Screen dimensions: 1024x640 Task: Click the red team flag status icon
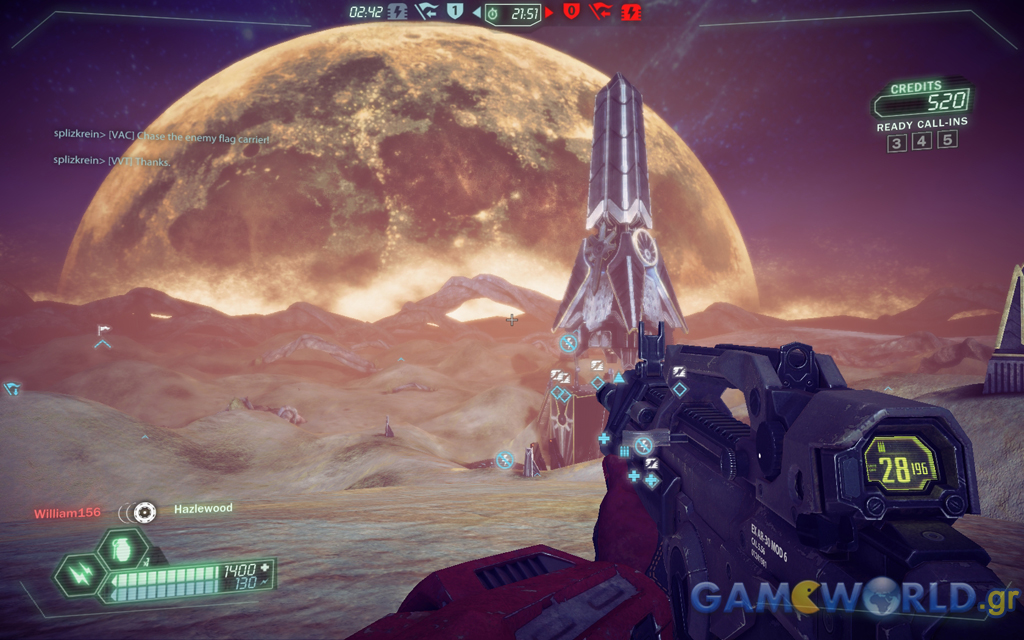pyautogui.click(x=600, y=12)
